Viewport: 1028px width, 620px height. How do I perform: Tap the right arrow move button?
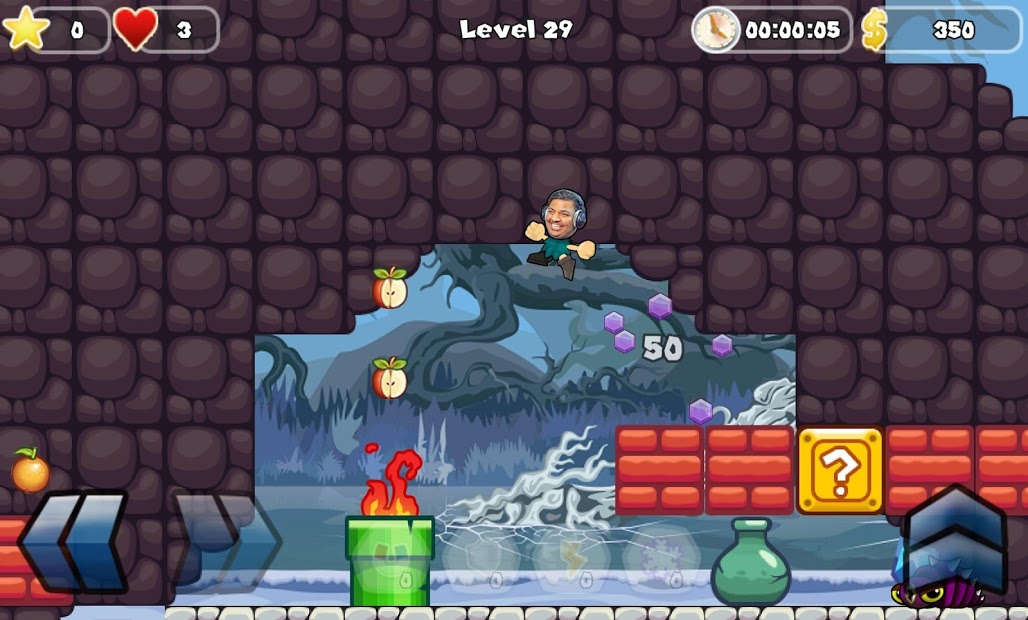228,541
